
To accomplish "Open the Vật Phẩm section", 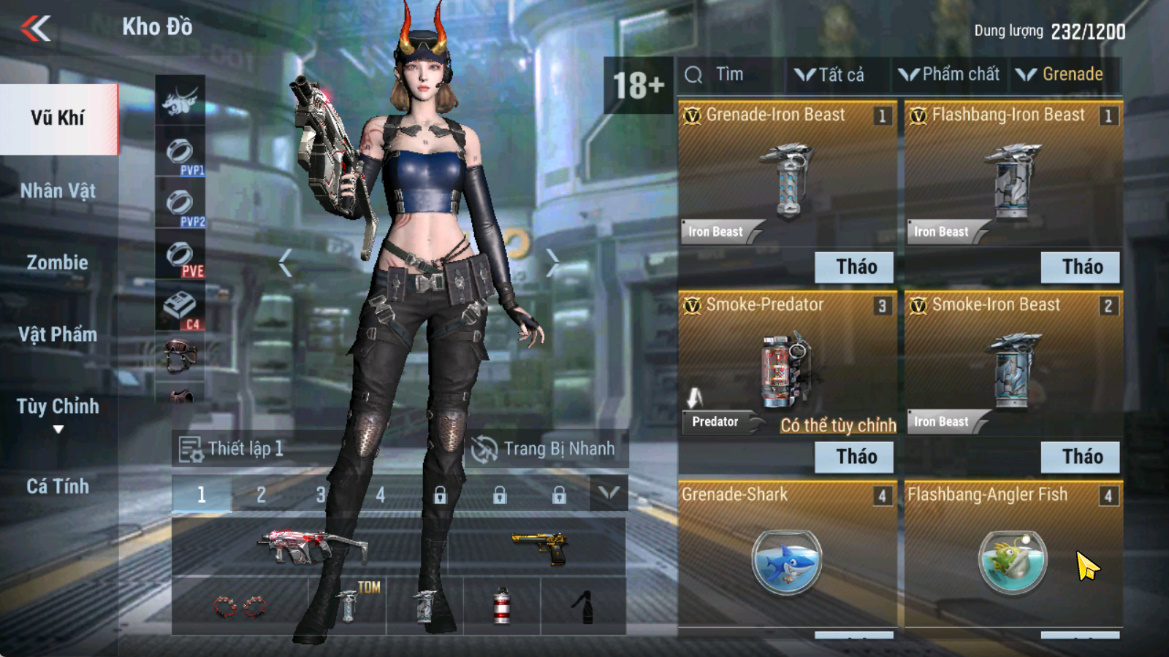I will click(58, 334).
